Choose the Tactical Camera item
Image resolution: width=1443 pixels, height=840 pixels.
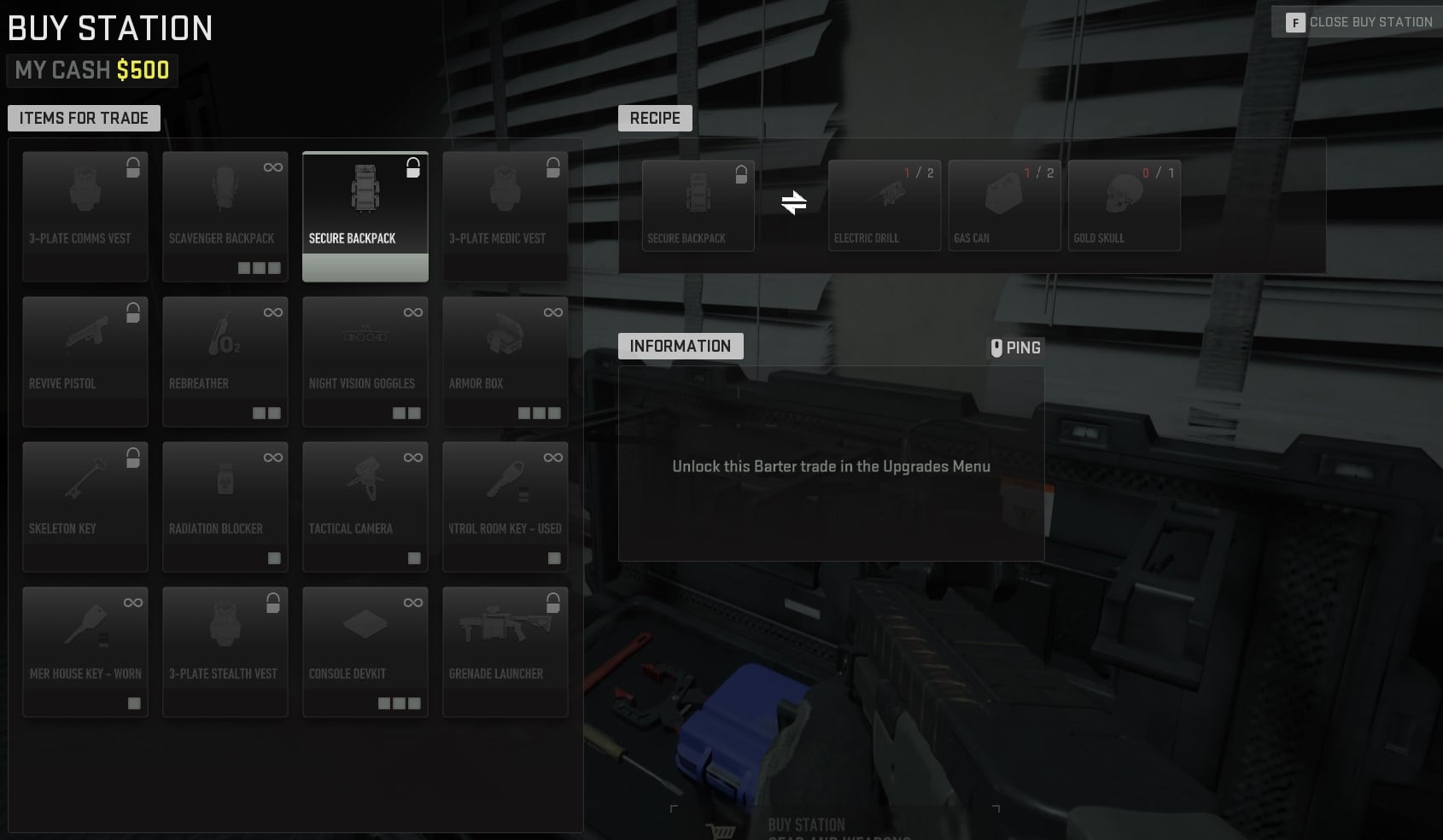365,506
